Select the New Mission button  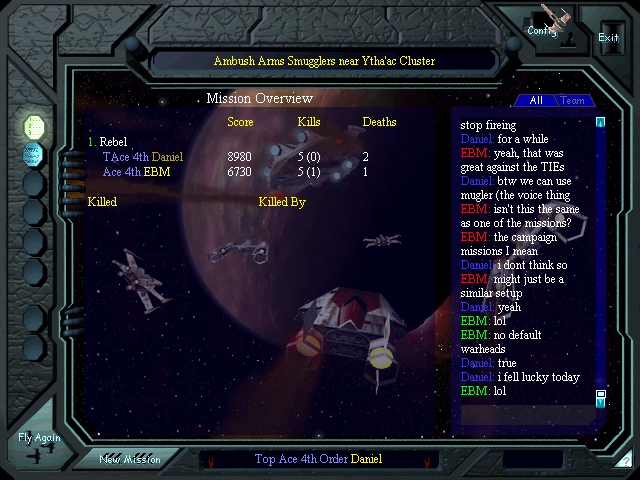(x=130, y=459)
